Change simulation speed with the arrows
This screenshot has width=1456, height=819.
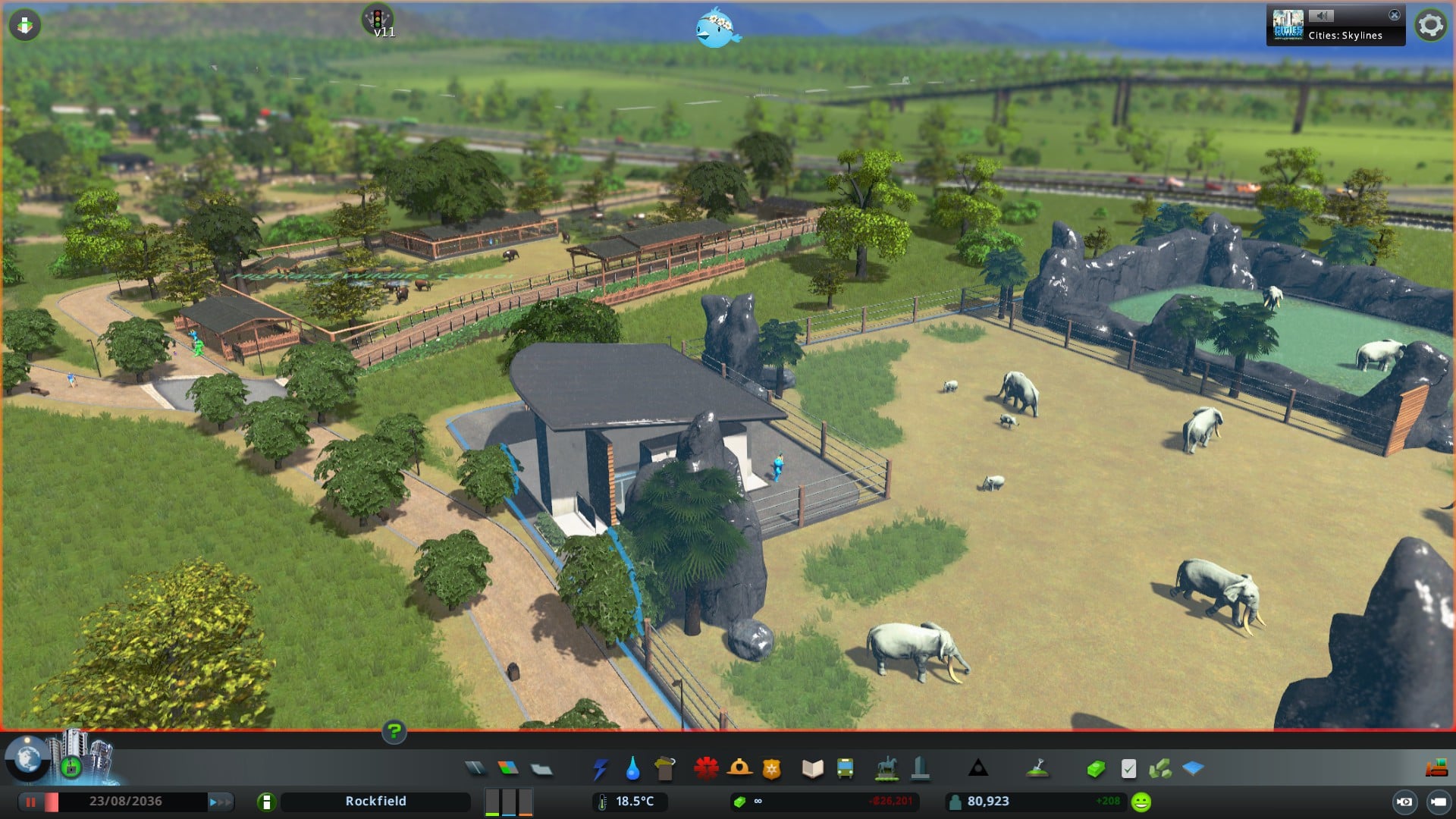coord(220,802)
